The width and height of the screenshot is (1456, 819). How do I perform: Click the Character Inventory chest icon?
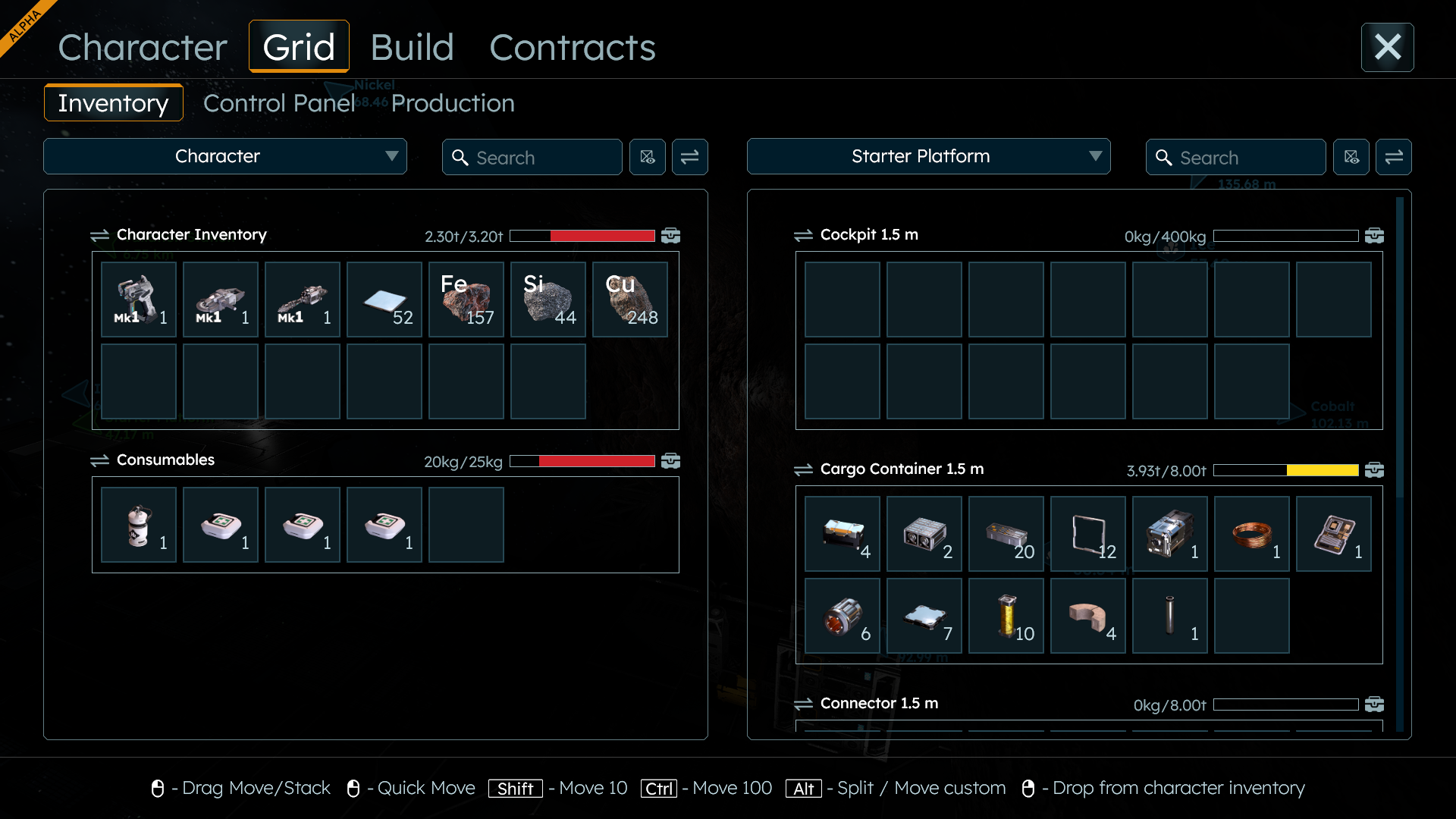670,236
